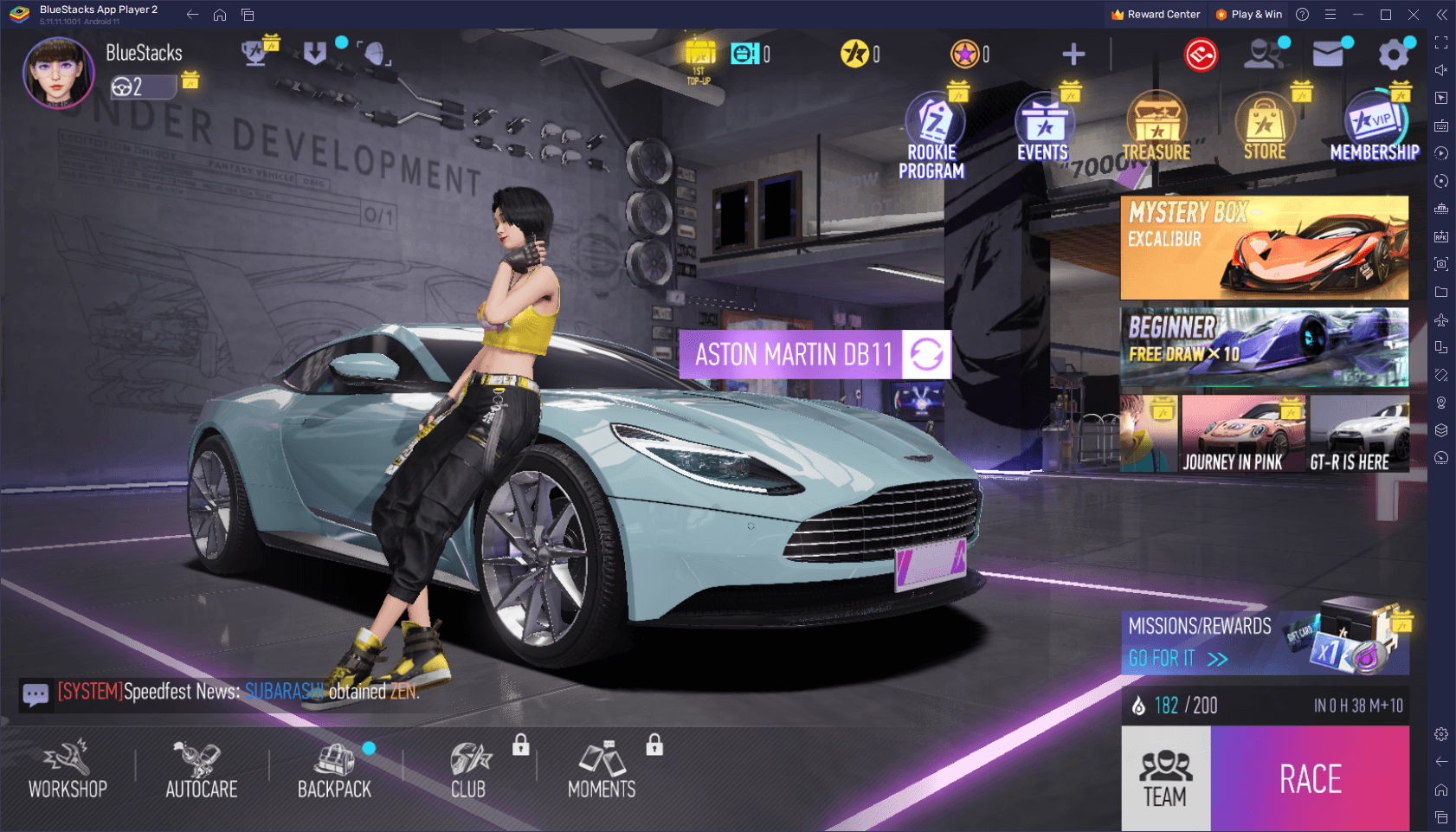Open the Workshop menu

click(x=68, y=770)
